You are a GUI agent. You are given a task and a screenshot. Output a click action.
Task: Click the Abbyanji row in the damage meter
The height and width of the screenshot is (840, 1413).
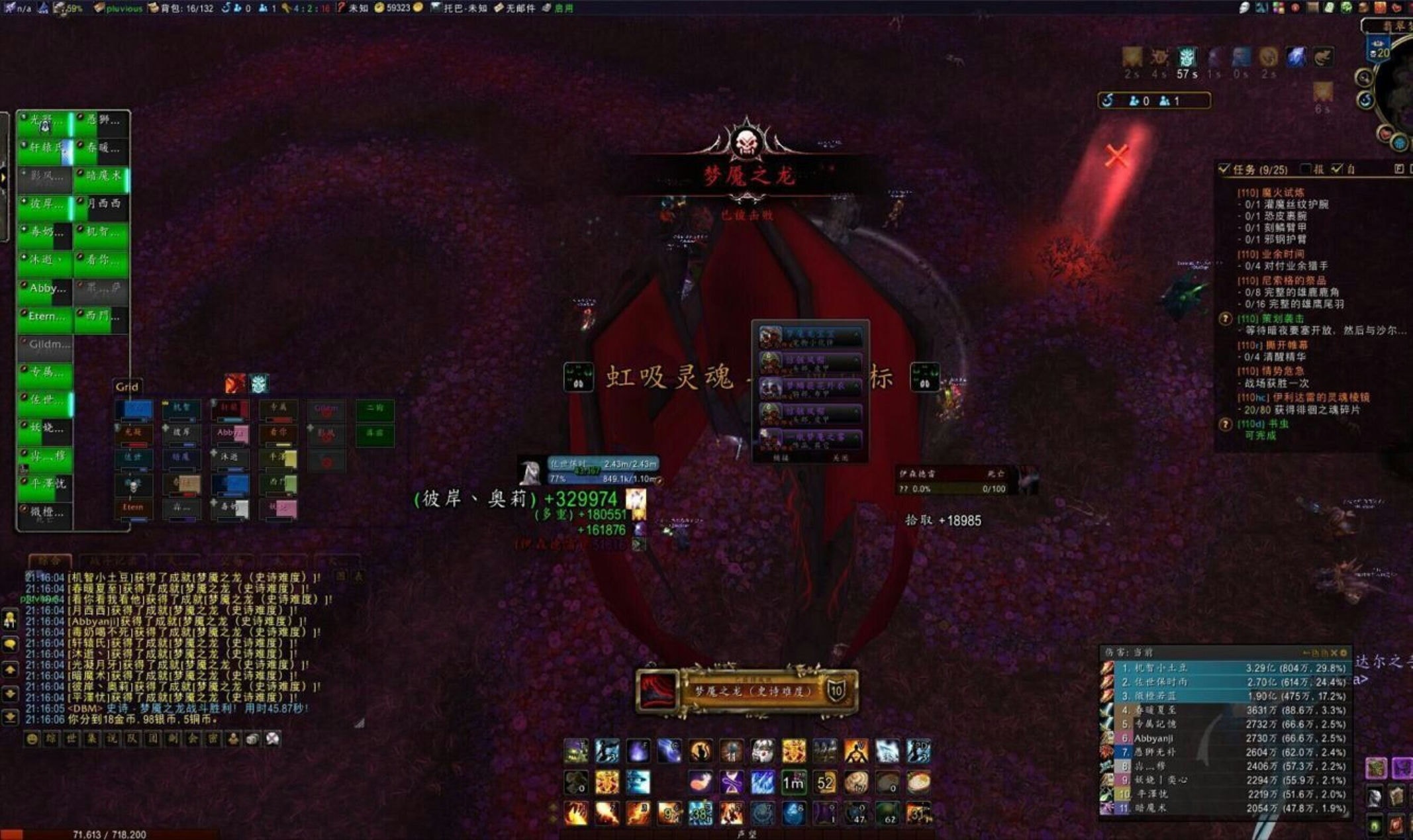pos(1225,738)
